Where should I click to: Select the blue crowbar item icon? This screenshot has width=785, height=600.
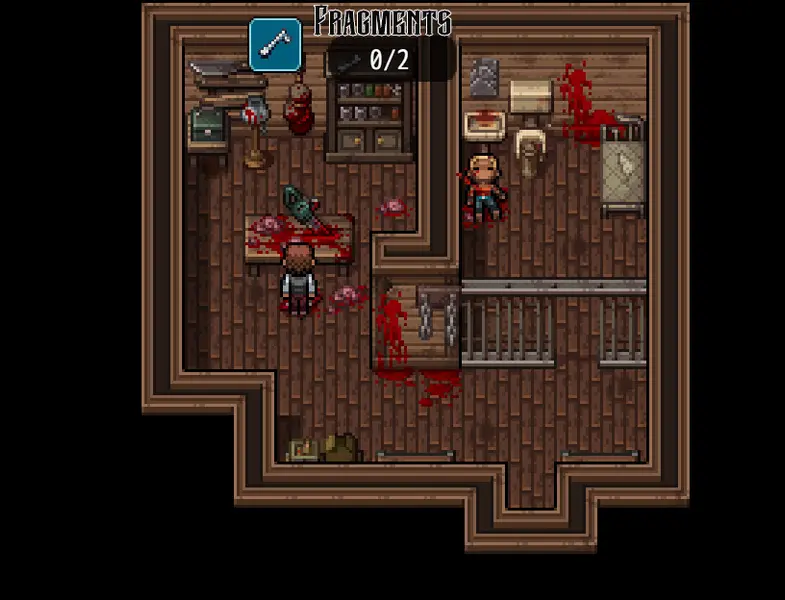coord(275,45)
